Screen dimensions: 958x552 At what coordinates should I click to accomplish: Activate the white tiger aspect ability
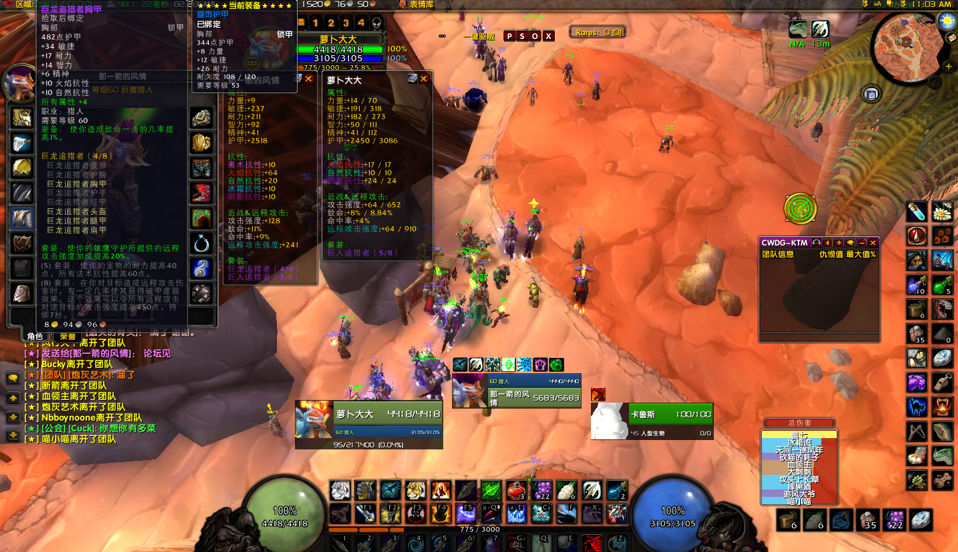[341, 490]
